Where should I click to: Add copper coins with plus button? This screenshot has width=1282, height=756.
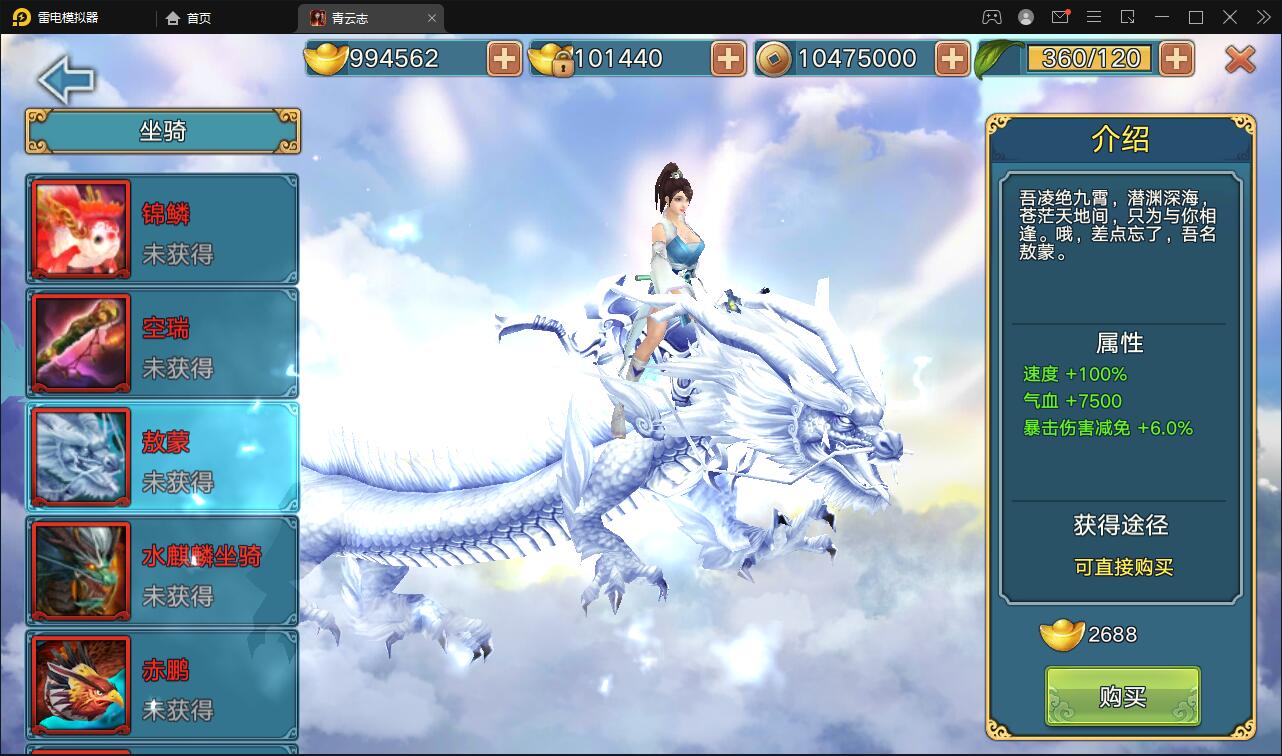point(952,59)
